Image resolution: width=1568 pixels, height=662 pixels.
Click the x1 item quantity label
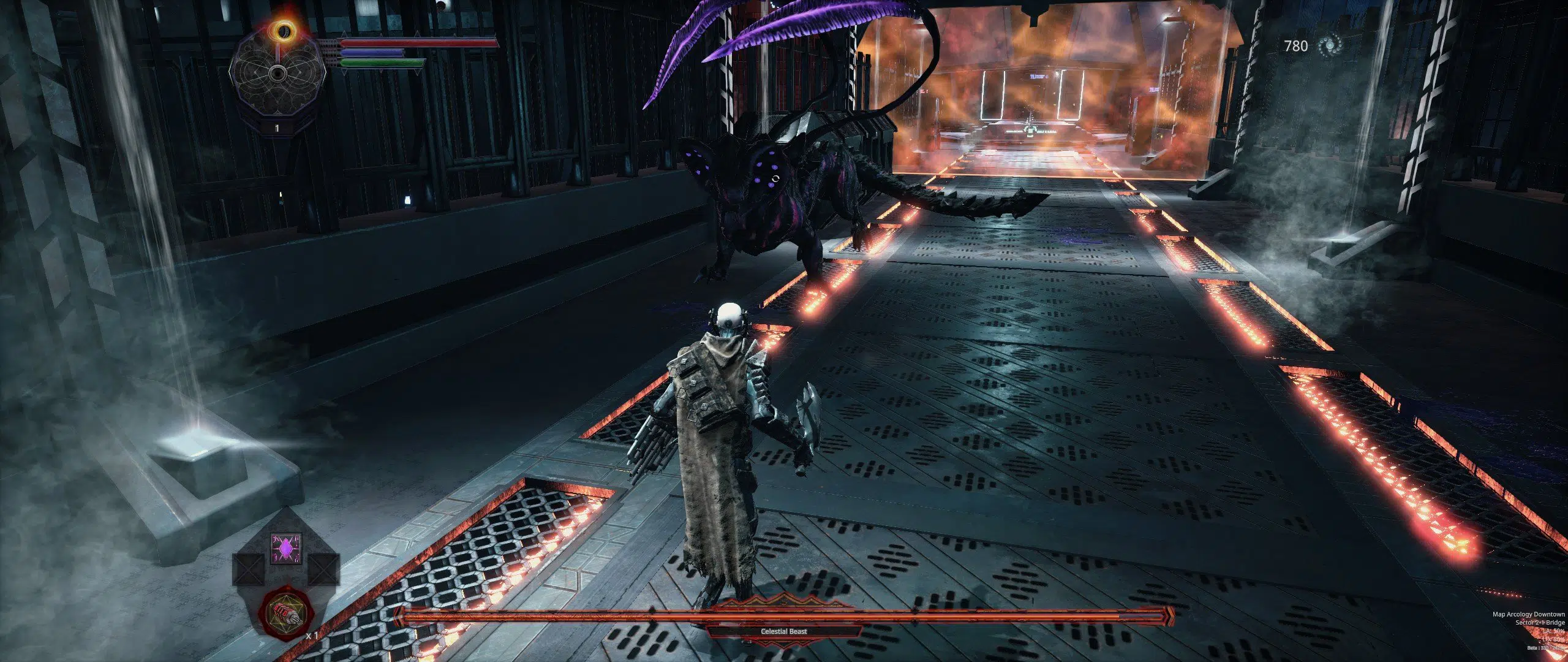[x=313, y=636]
